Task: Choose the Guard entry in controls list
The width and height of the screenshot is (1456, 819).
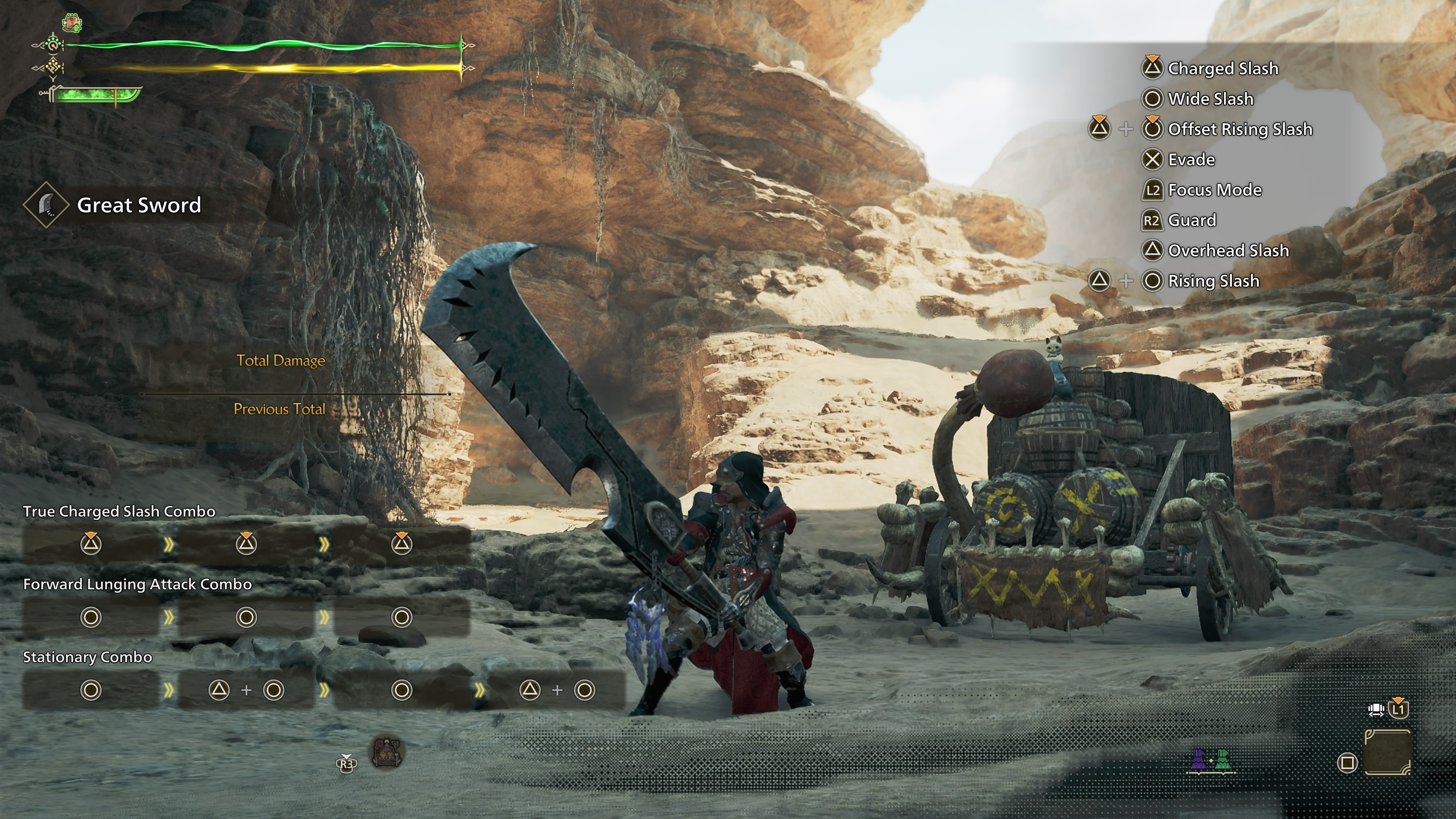Action: pyautogui.click(x=1191, y=220)
